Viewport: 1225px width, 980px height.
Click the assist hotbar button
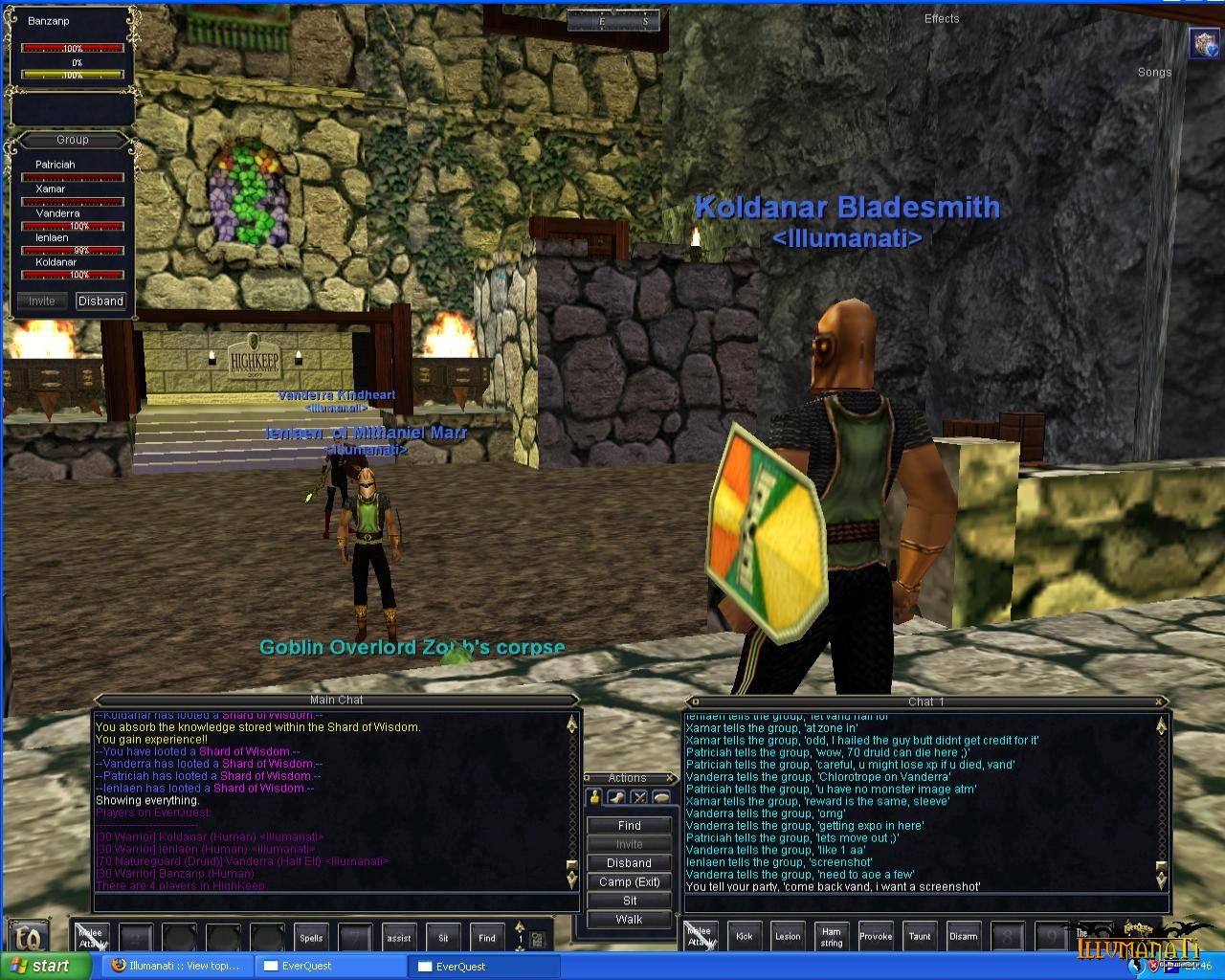point(399,938)
